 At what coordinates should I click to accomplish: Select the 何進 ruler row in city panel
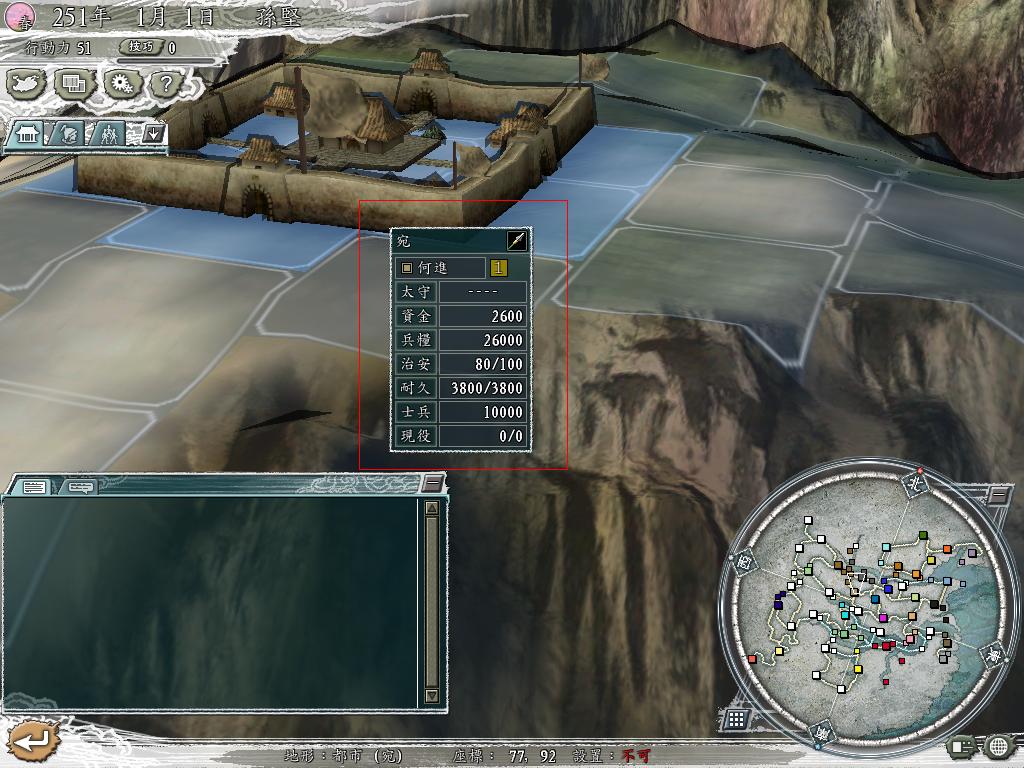pyautogui.click(x=440, y=268)
